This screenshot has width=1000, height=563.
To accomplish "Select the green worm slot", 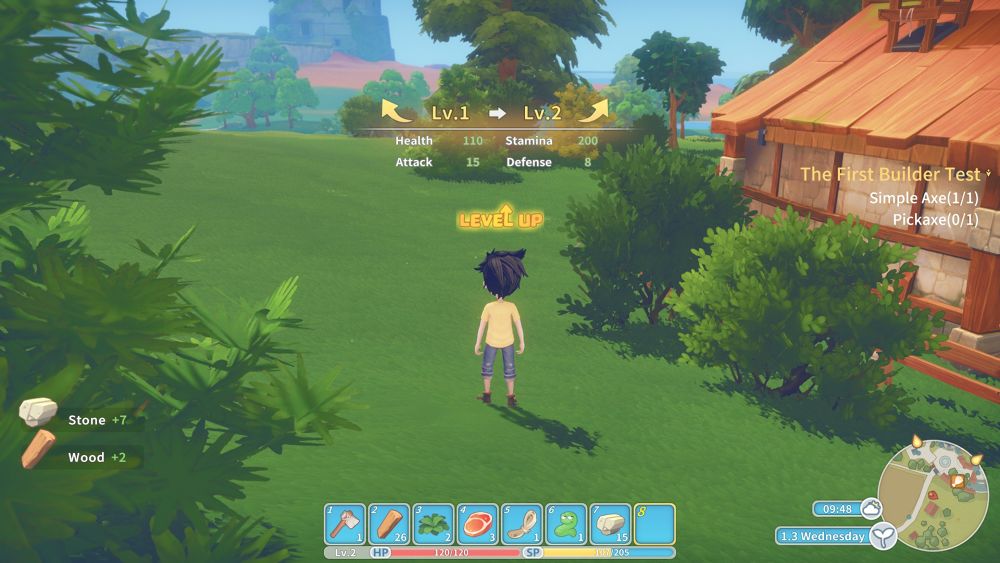I will pyautogui.click(x=566, y=524).
